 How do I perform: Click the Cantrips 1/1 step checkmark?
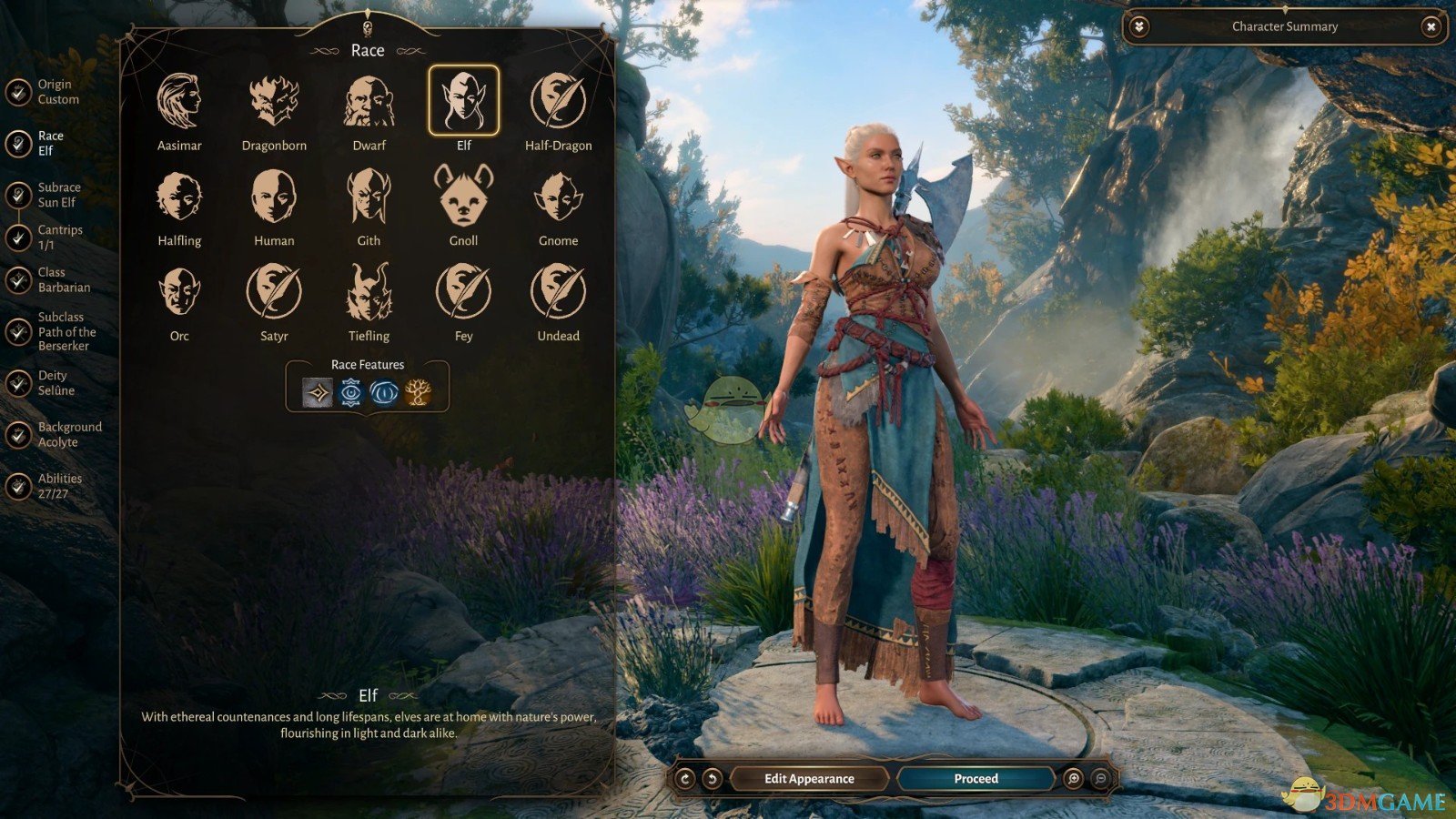click(16, 235)
